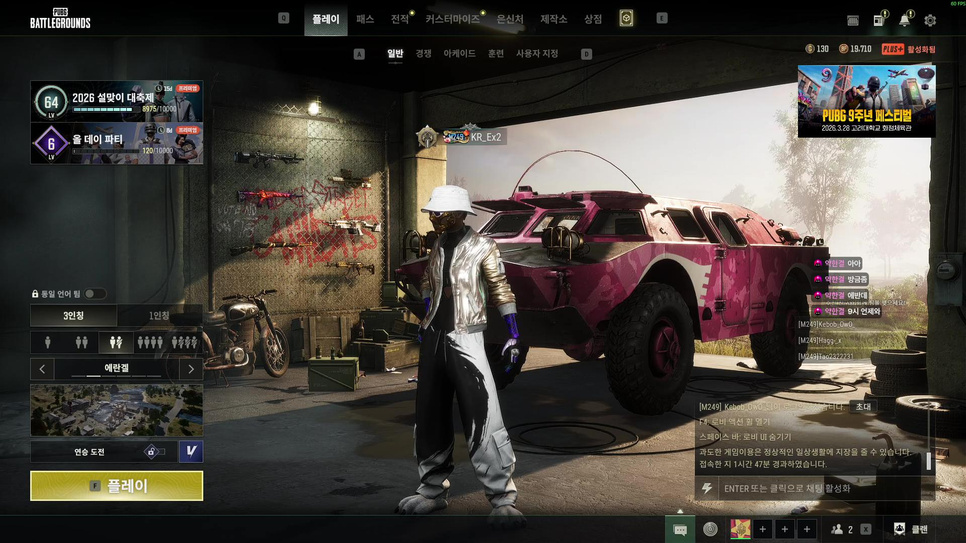
Task: Choose the 아케이드 mode tab
Action: 460,53
